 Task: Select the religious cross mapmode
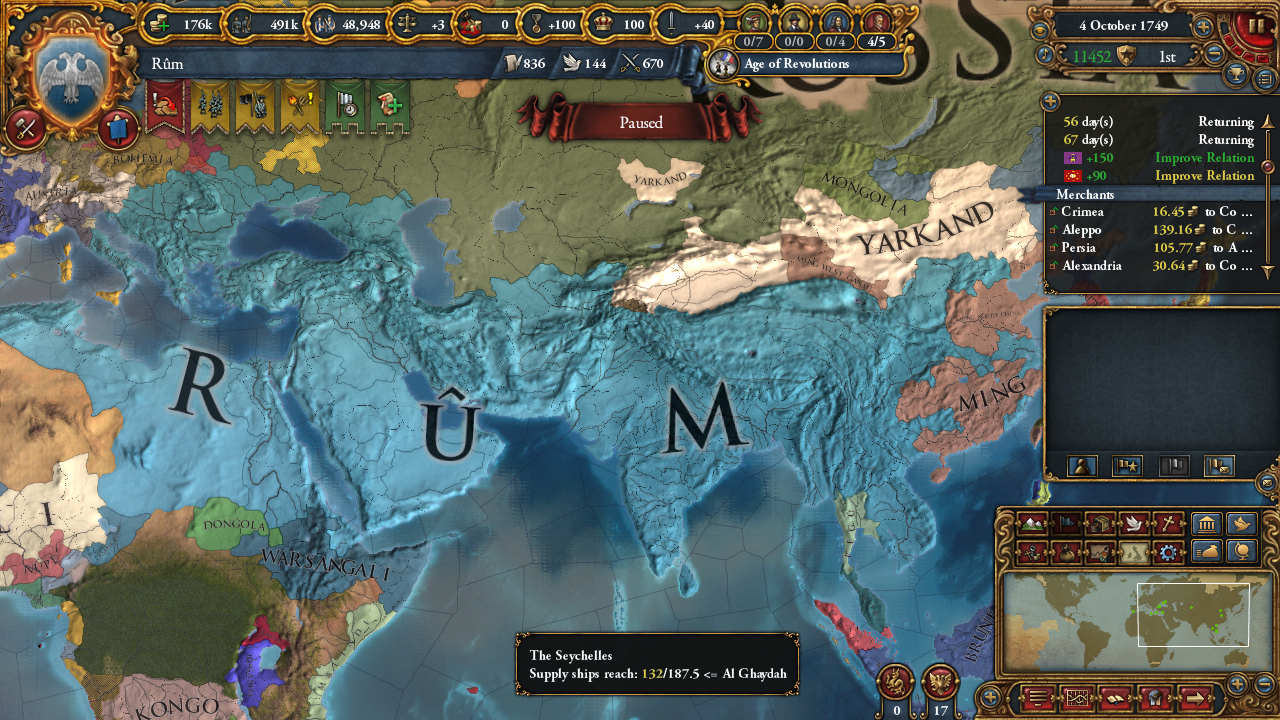(x=1169, y=523)
